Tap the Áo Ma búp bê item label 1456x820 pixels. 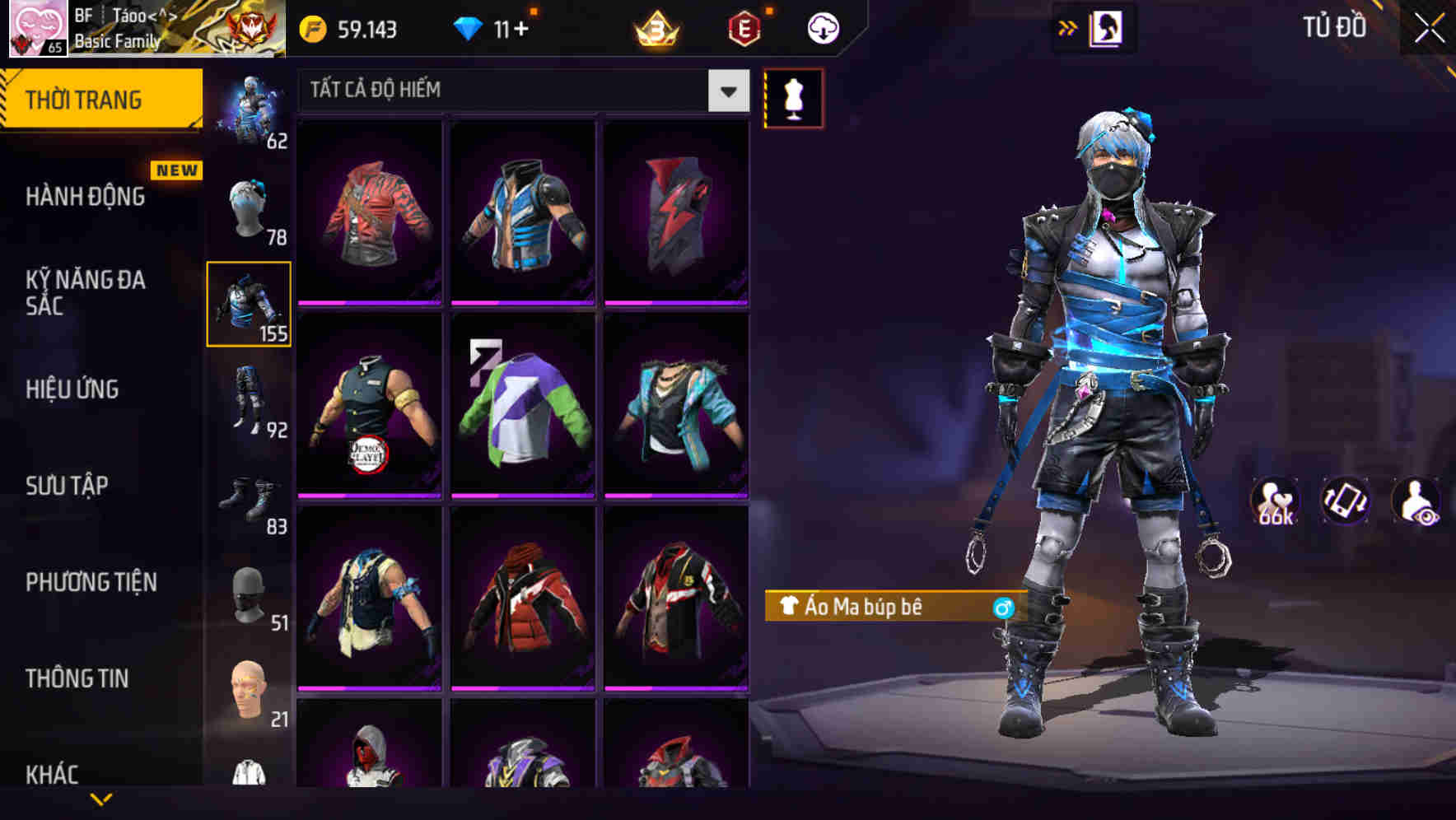[865, 607]
